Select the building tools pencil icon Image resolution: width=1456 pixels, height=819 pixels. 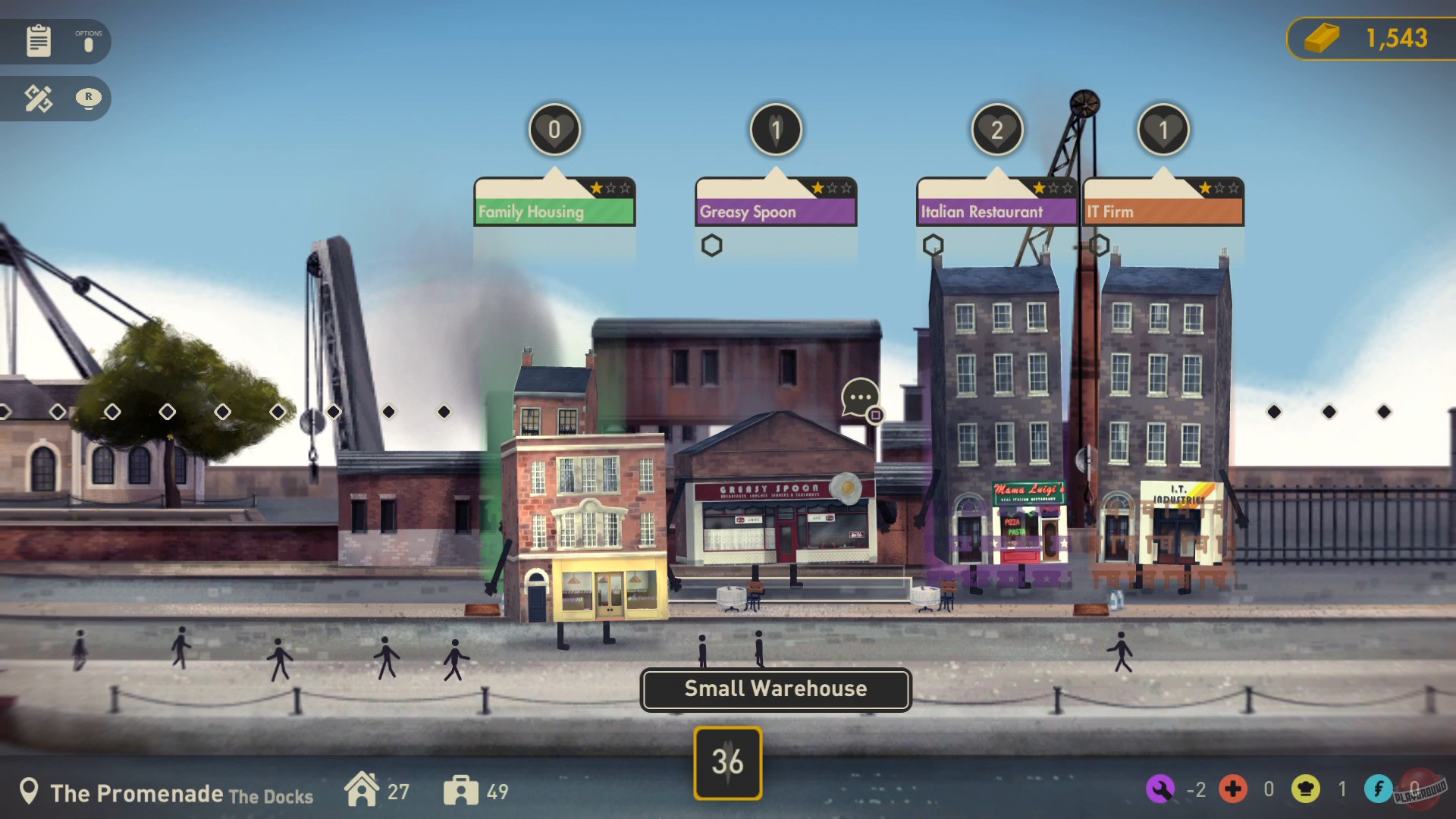pyautogui.click(x=37, y=99)
